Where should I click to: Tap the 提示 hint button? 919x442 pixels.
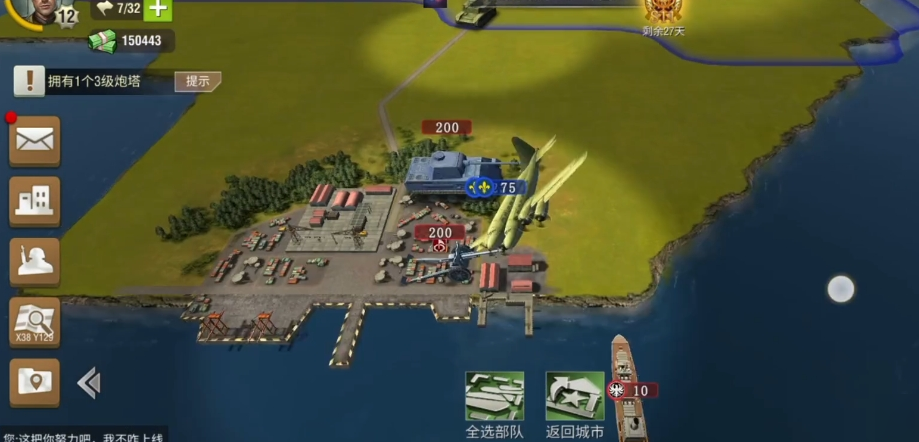(x=197, y=82)
